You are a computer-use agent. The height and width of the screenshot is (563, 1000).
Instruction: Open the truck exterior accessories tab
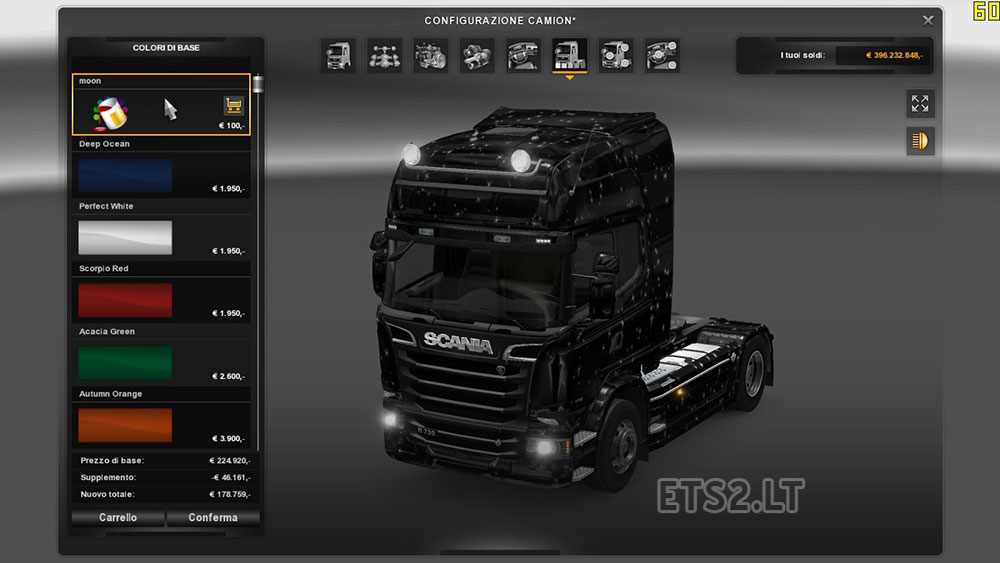[x=616, y=56]
